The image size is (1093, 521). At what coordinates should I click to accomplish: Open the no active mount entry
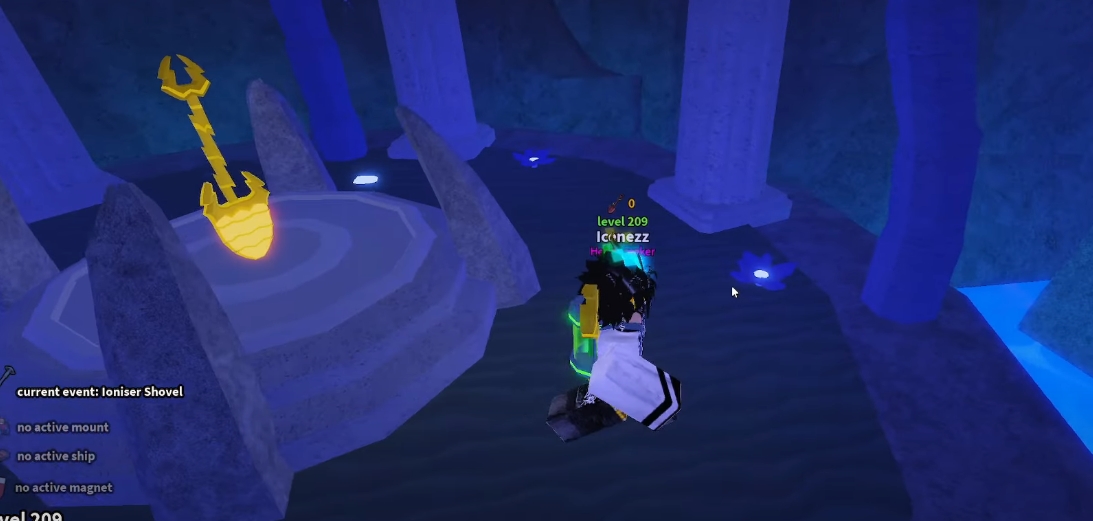point(62,427)
